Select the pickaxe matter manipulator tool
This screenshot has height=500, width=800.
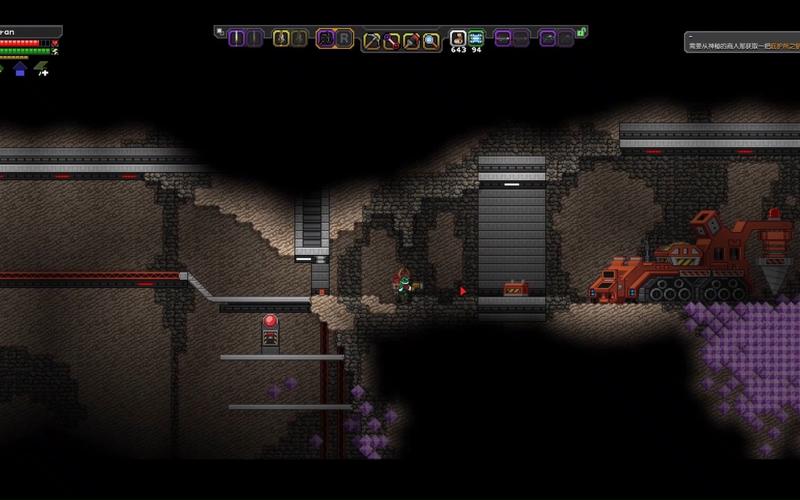pyautogui.click(x=372, y=40)
